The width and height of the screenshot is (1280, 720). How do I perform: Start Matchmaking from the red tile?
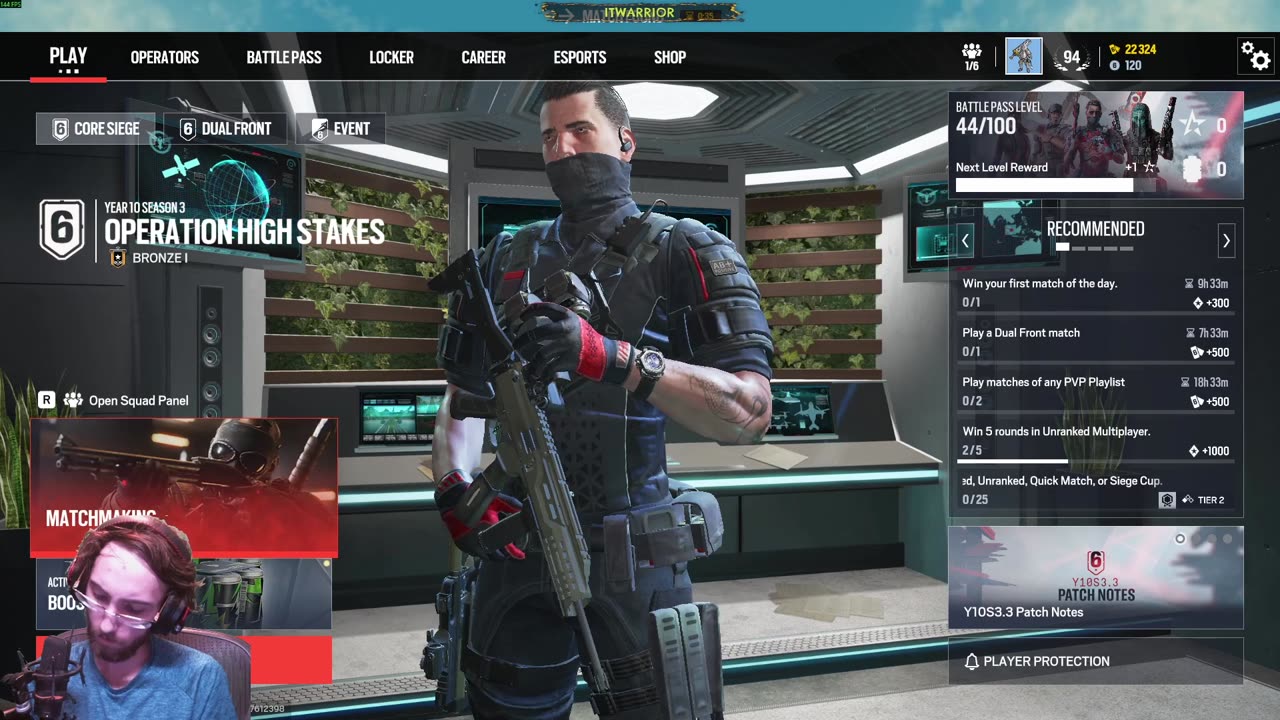pos(184,487)
